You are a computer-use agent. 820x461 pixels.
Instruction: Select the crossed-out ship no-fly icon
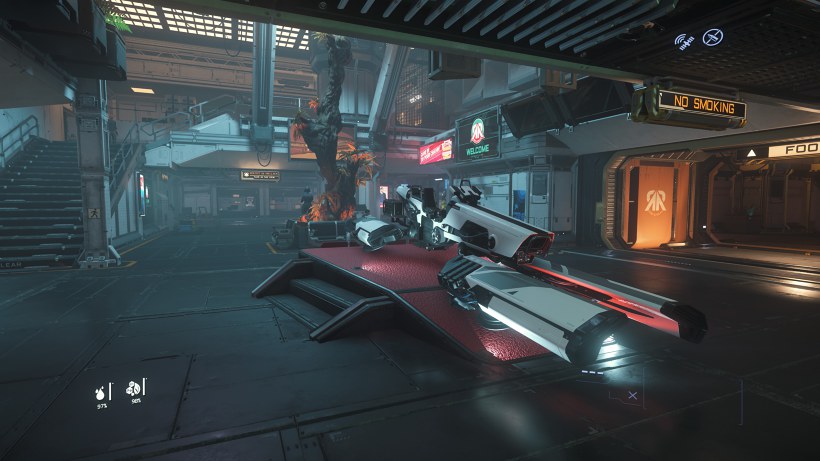coord(713,38)
